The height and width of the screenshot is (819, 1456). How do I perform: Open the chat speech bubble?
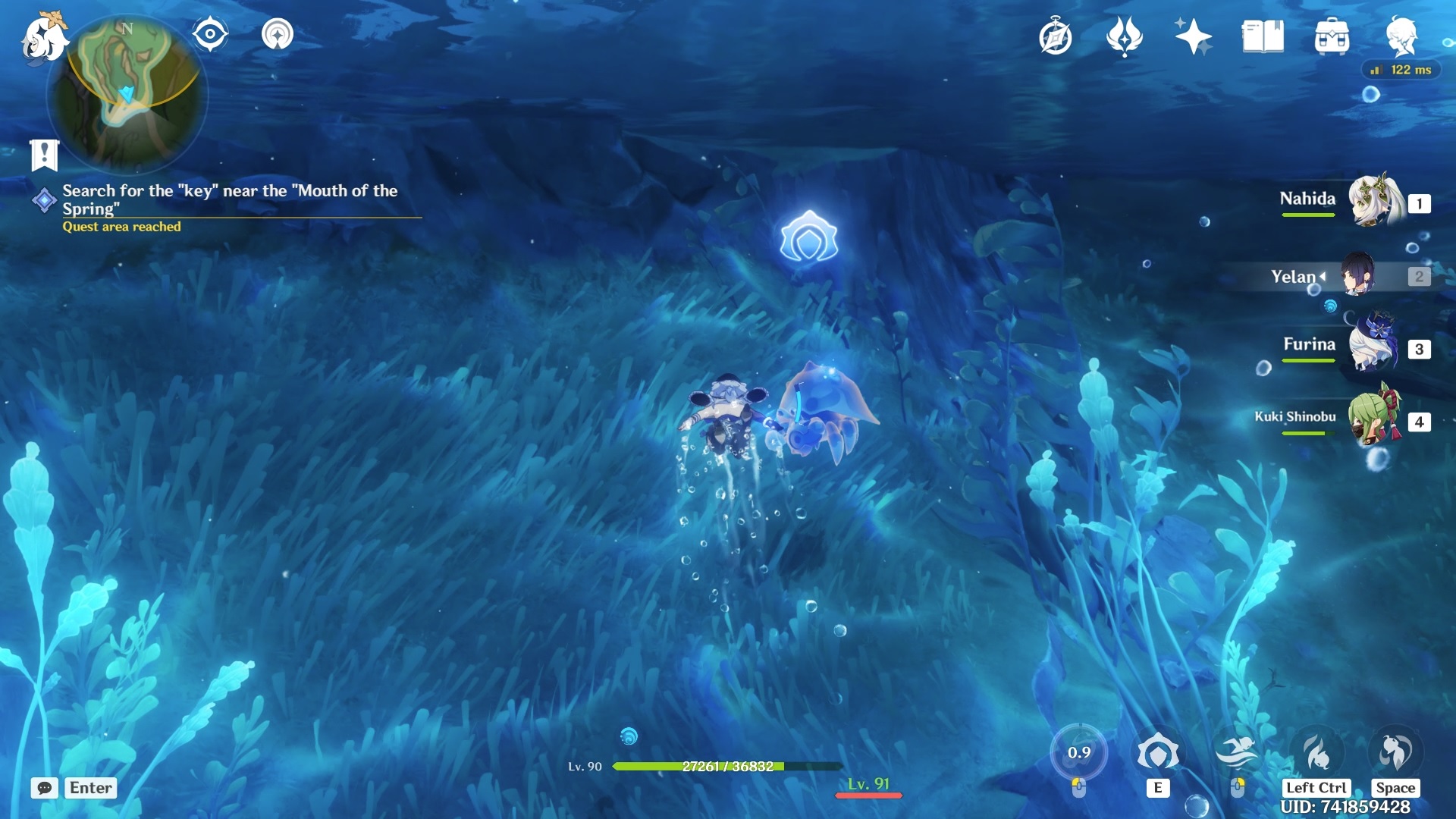pyautogui.click(x=44, y=788)
